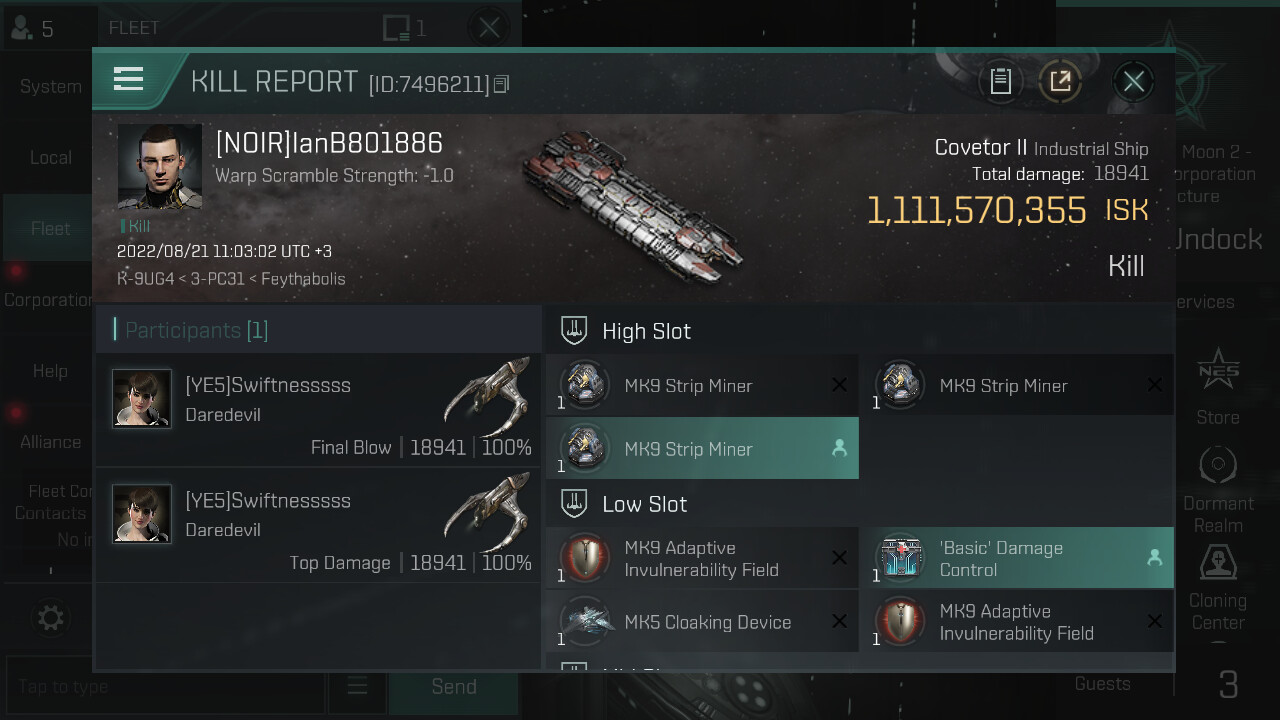This screenshot has height=720, width=1280.
Task: Select the MK5 Cloaking Device module
Action: (702, 621)
